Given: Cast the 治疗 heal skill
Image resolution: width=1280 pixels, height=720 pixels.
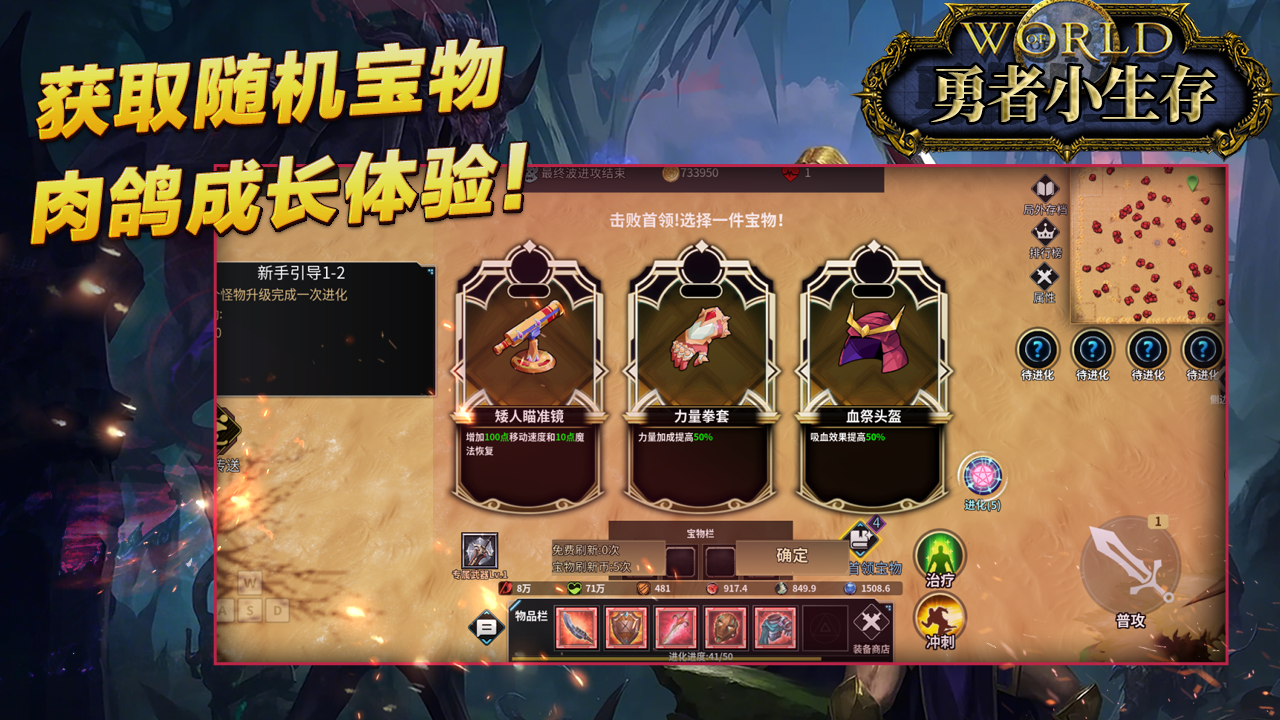Looking at the screenshot, I should [x=942, y=553].
